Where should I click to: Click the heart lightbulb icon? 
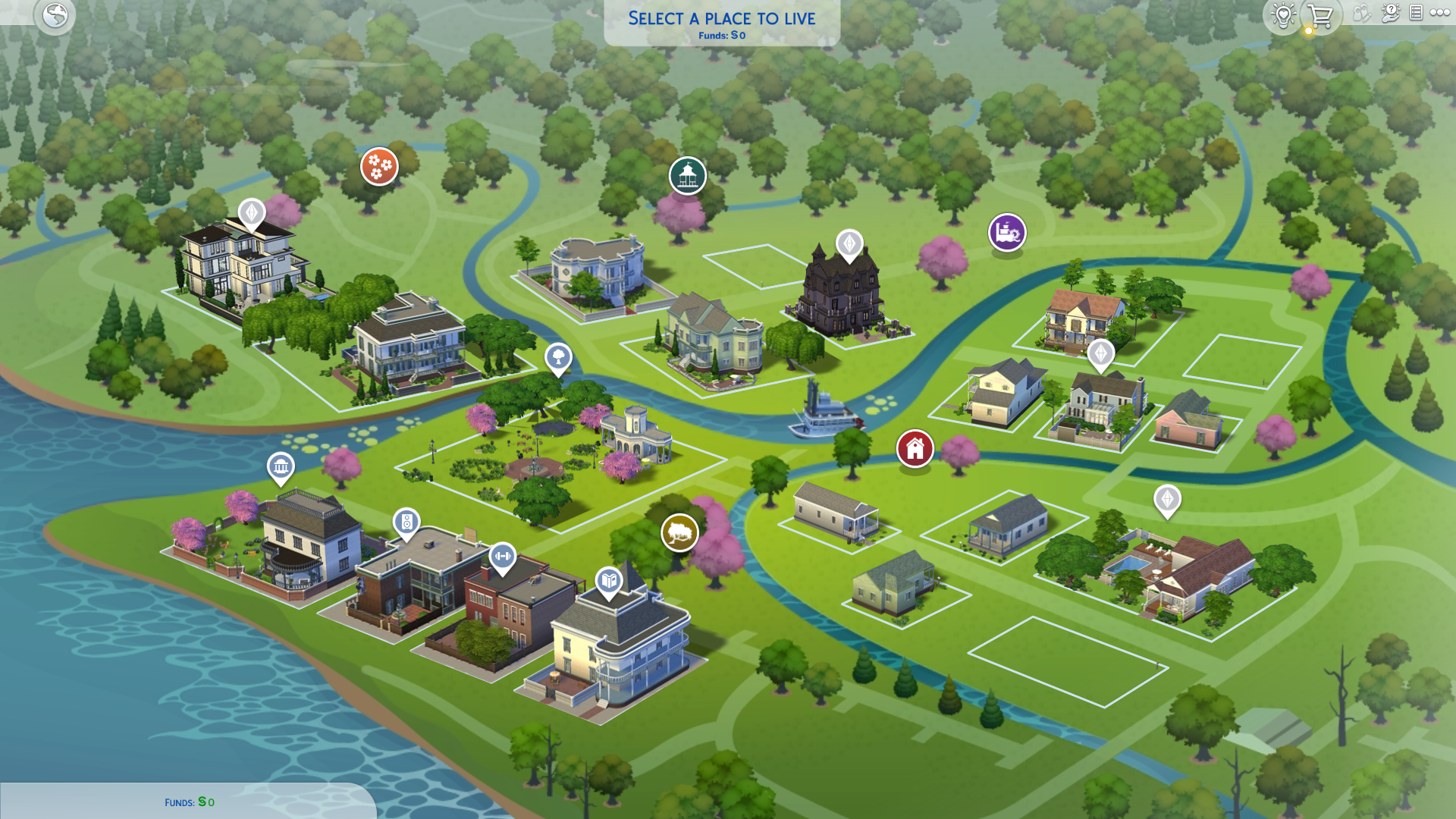click(1283, 15)
